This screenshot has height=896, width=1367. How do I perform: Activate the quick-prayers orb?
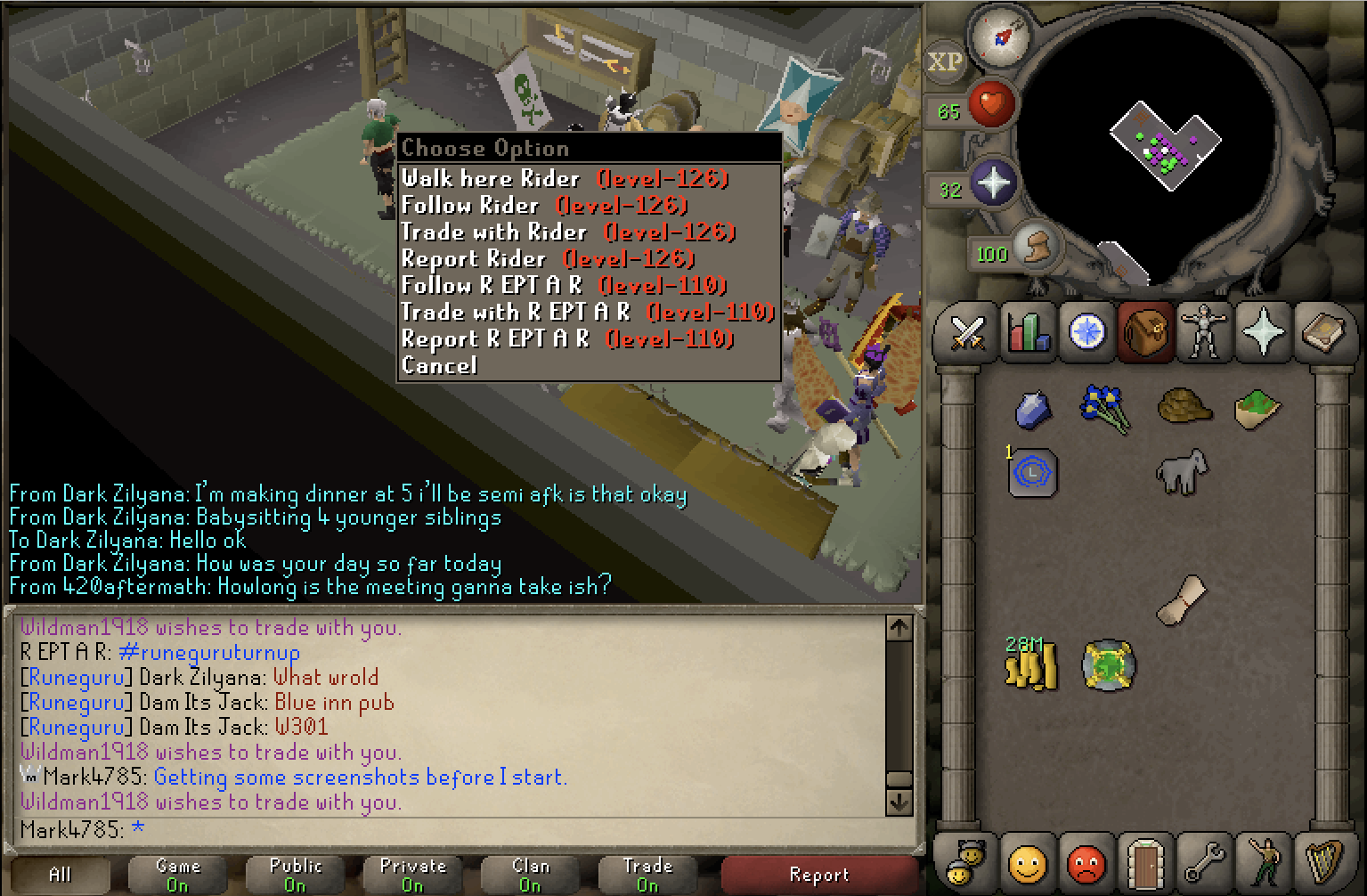(993, 183)
